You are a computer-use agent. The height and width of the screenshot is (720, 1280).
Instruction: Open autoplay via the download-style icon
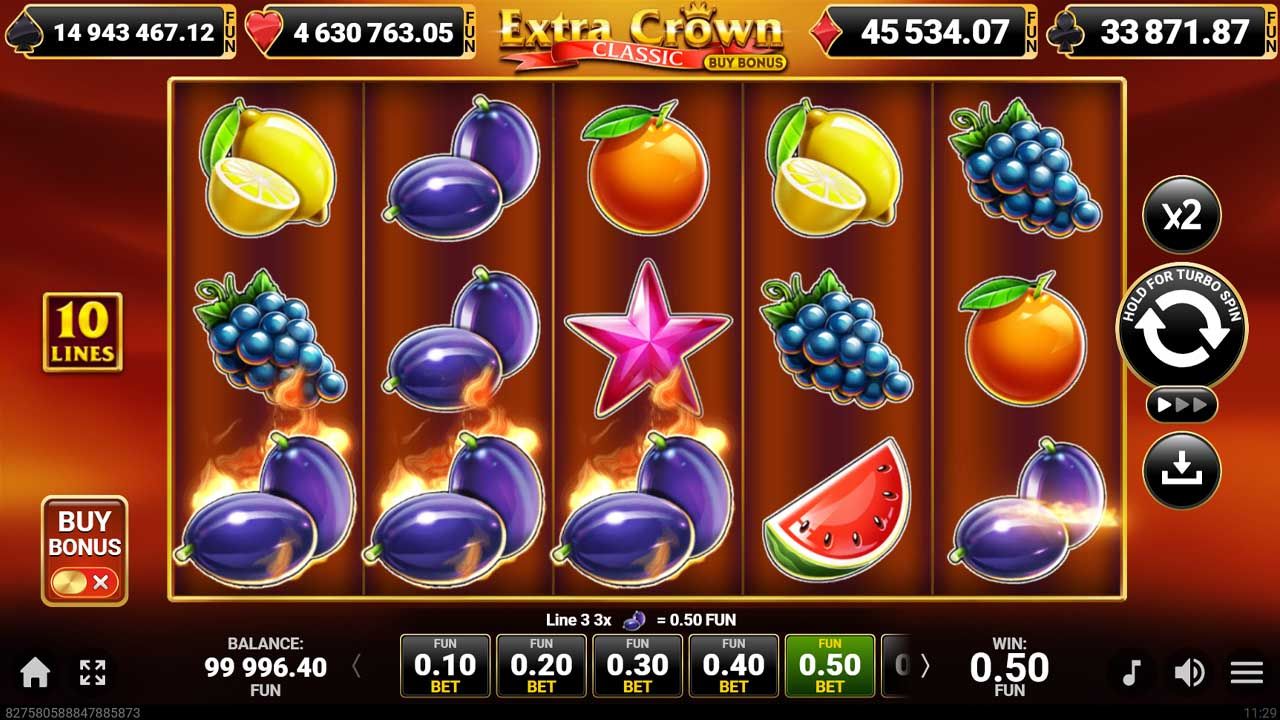pyautogui.click(x=1183, y=471)
